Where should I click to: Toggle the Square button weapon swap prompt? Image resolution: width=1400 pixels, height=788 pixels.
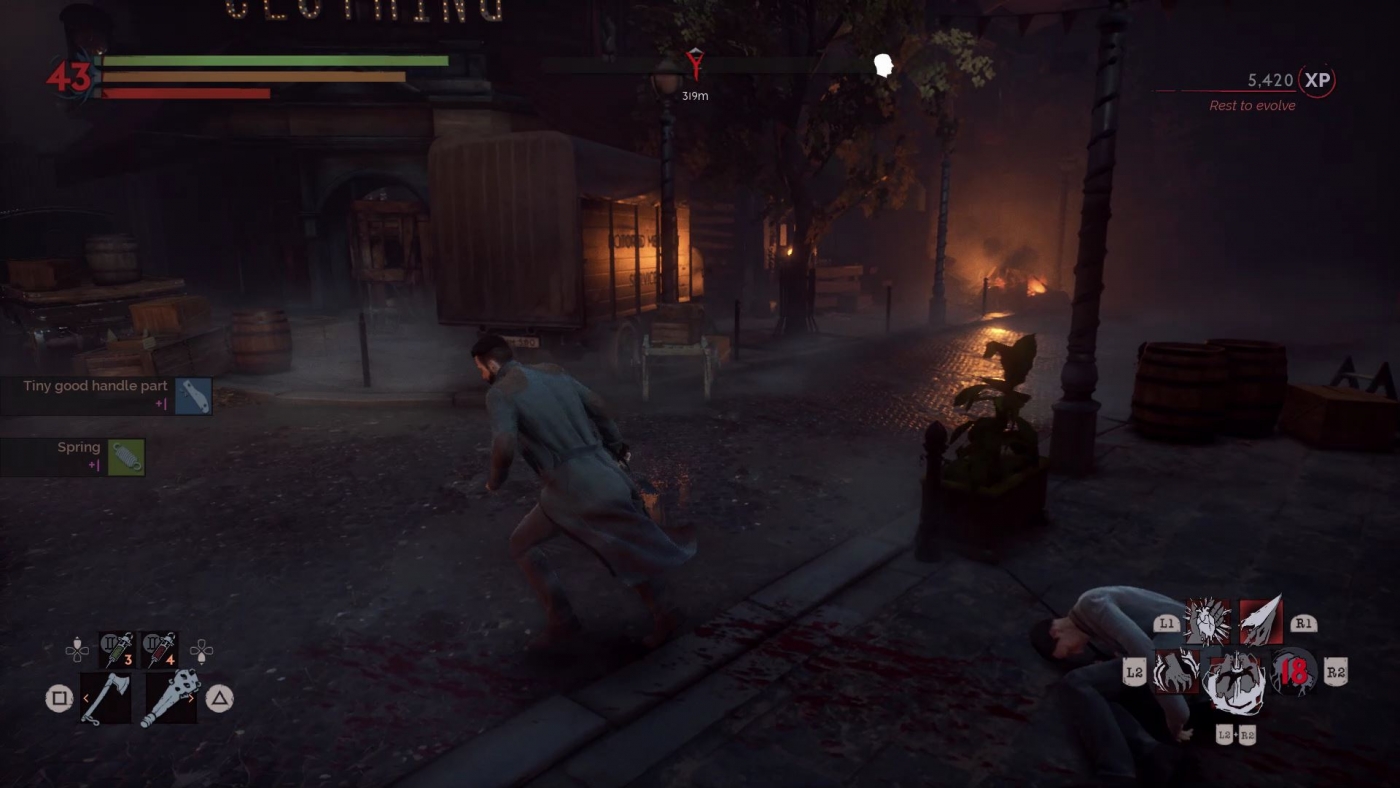point(60,697)
